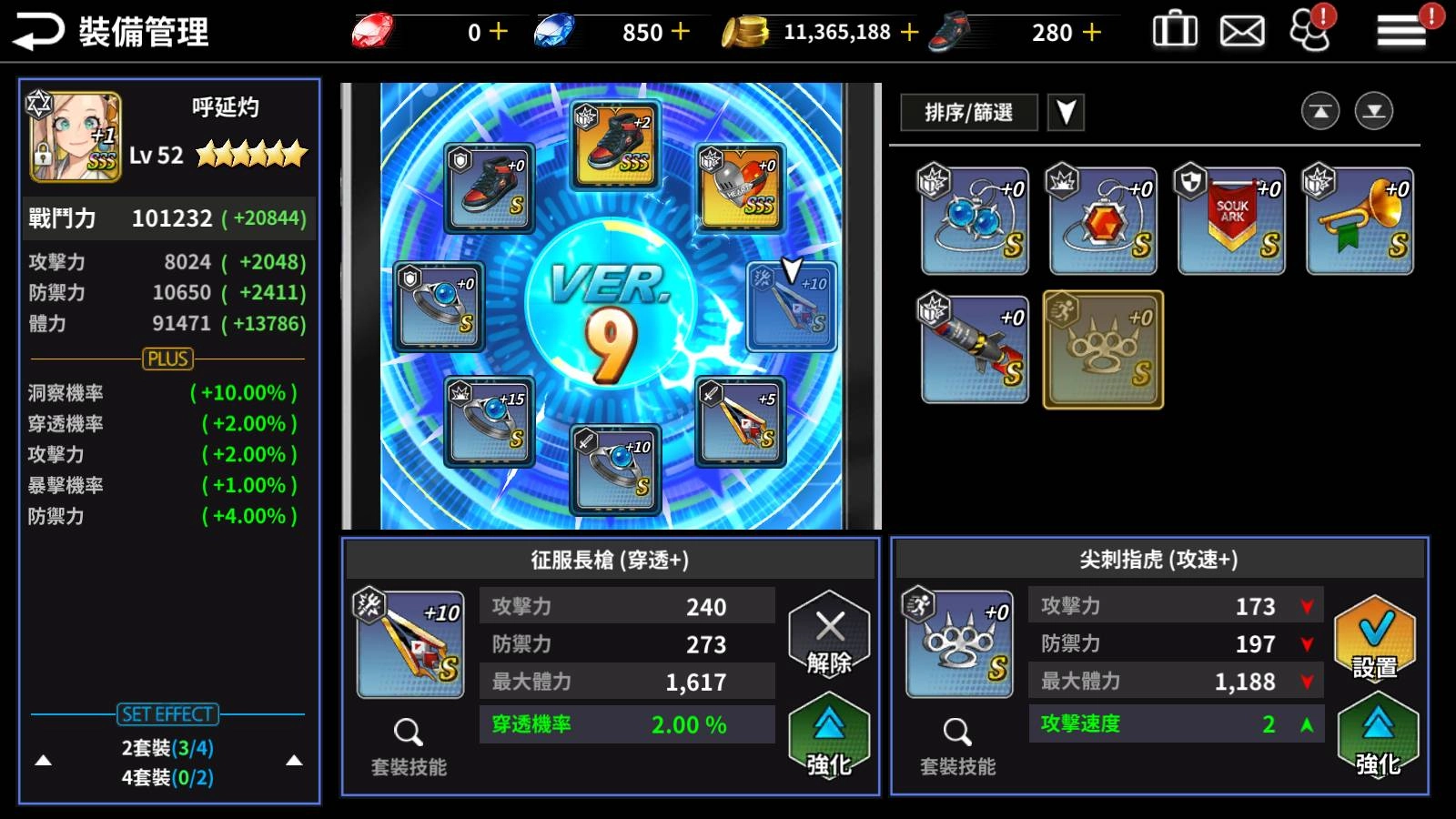Select the golden knuckle item in inventory
The height and width of the screenshot is (819, 1456).
coord(1102,349)
